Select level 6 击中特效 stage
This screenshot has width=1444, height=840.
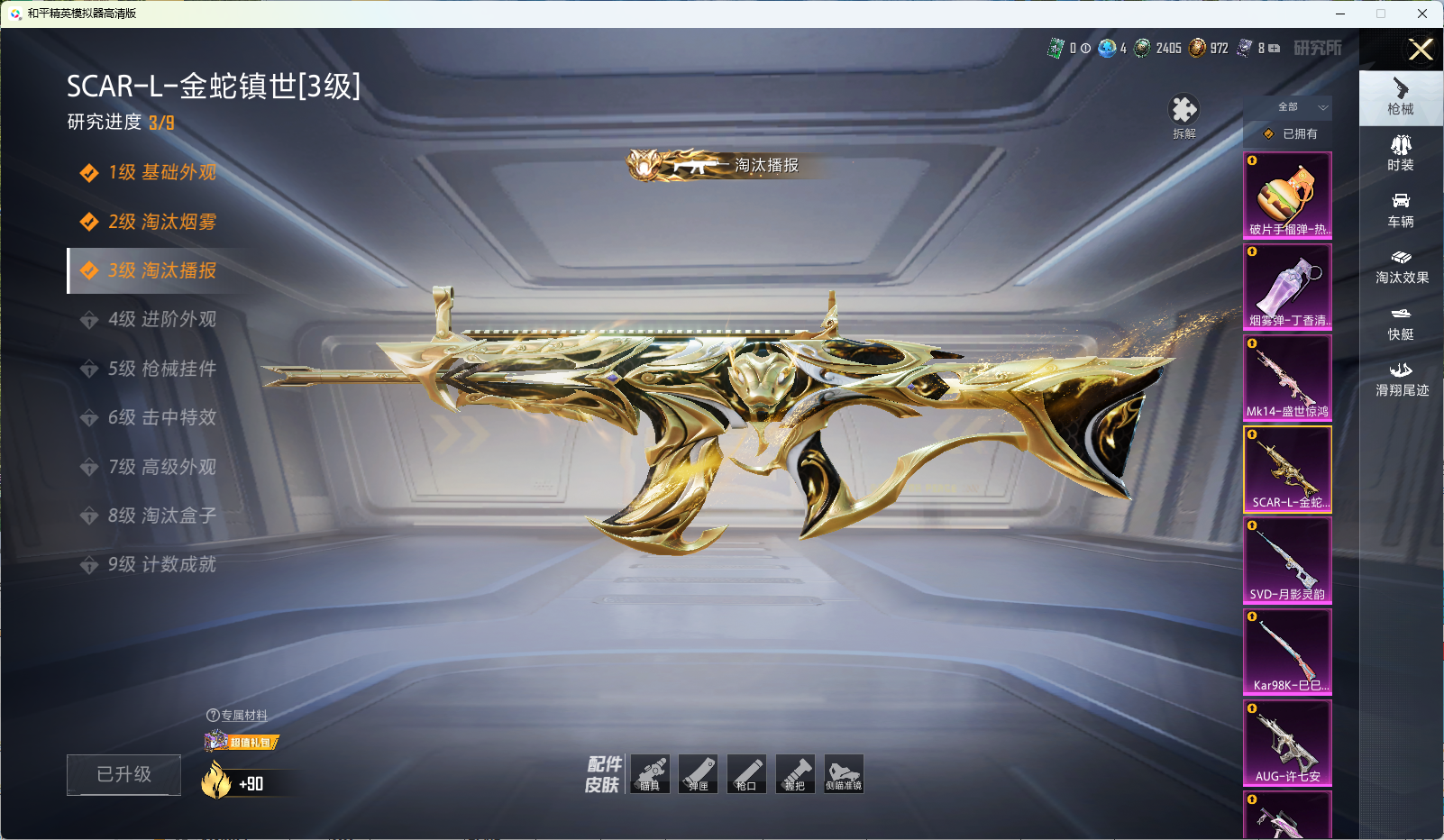(x=161, y=417)
